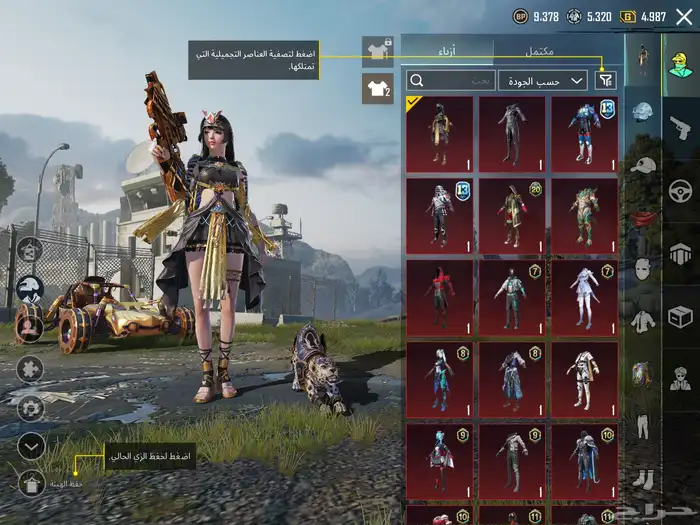Save the current outfit with حفظ الهيئة

(x=31, y=484)
